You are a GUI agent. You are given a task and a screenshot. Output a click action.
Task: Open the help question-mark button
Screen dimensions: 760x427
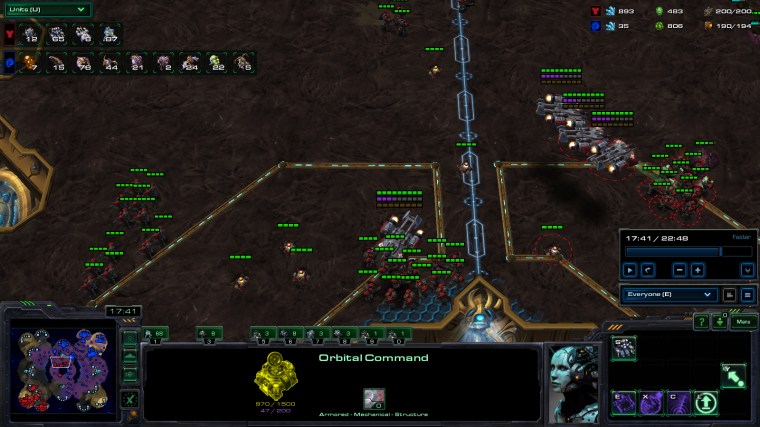[701, 322]
